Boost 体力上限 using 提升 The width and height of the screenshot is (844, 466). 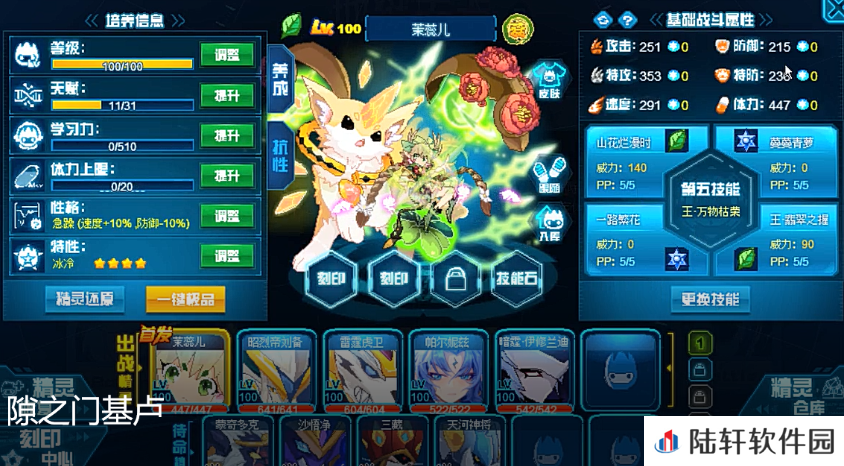click(227, 175)
